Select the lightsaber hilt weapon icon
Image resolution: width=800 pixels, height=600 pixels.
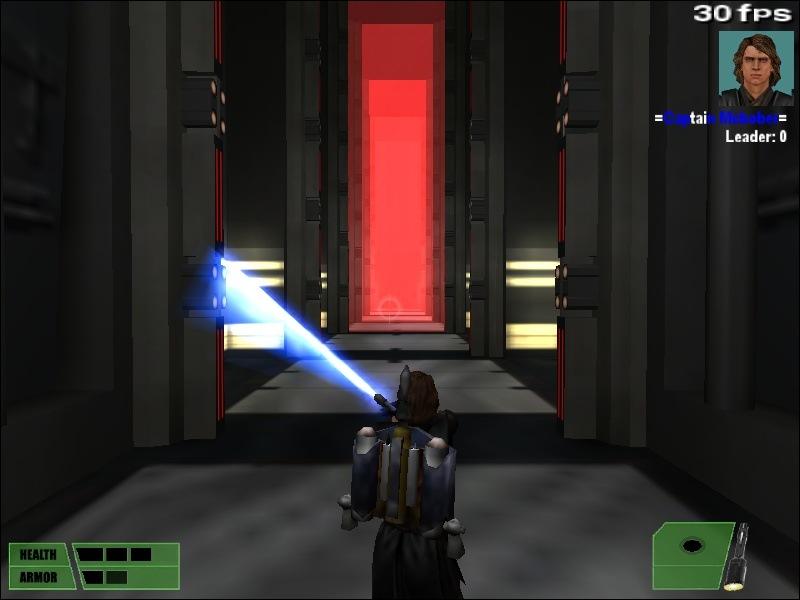pos(736,555)
